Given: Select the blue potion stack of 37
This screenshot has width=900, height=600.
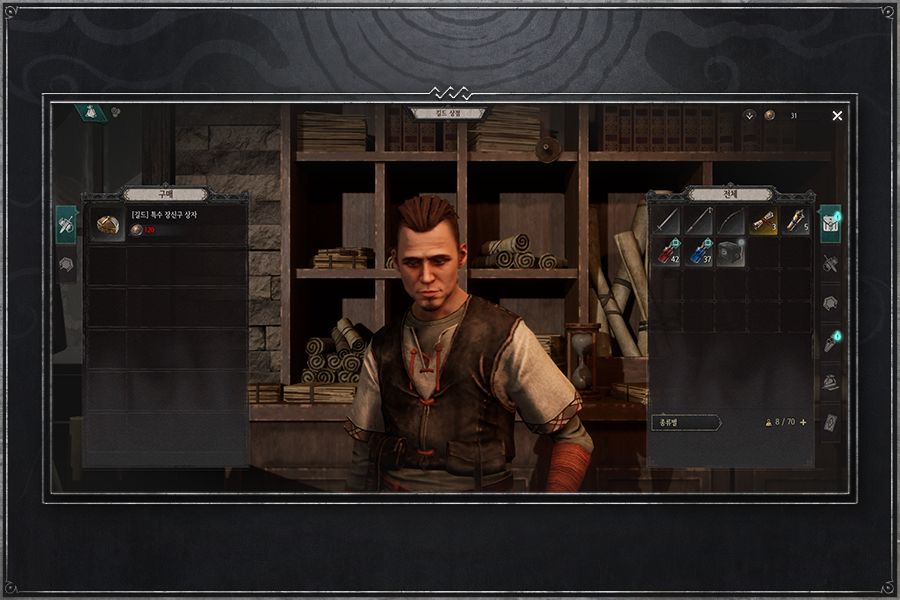Looking at the screenshot, I should [x=699, y=252].
